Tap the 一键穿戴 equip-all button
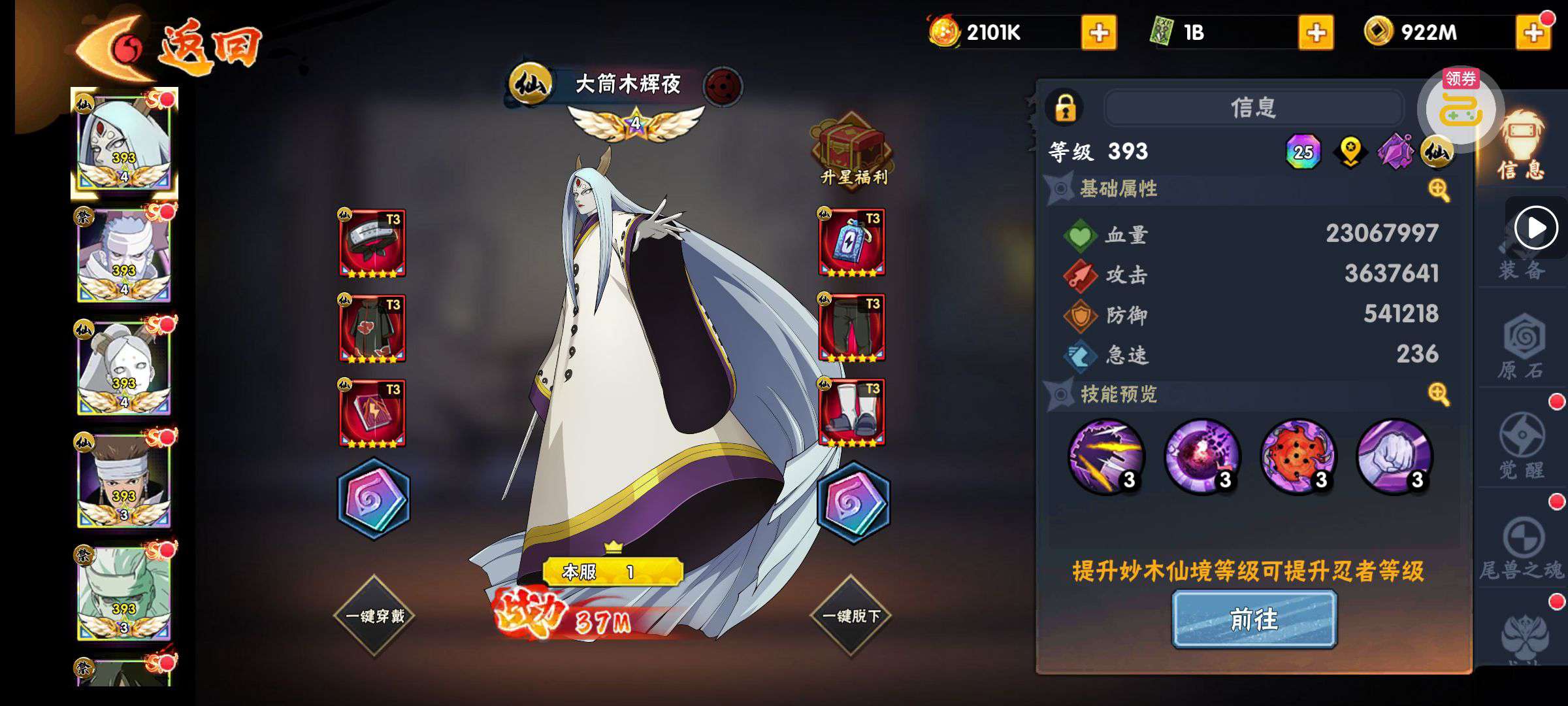 point(374,615)
